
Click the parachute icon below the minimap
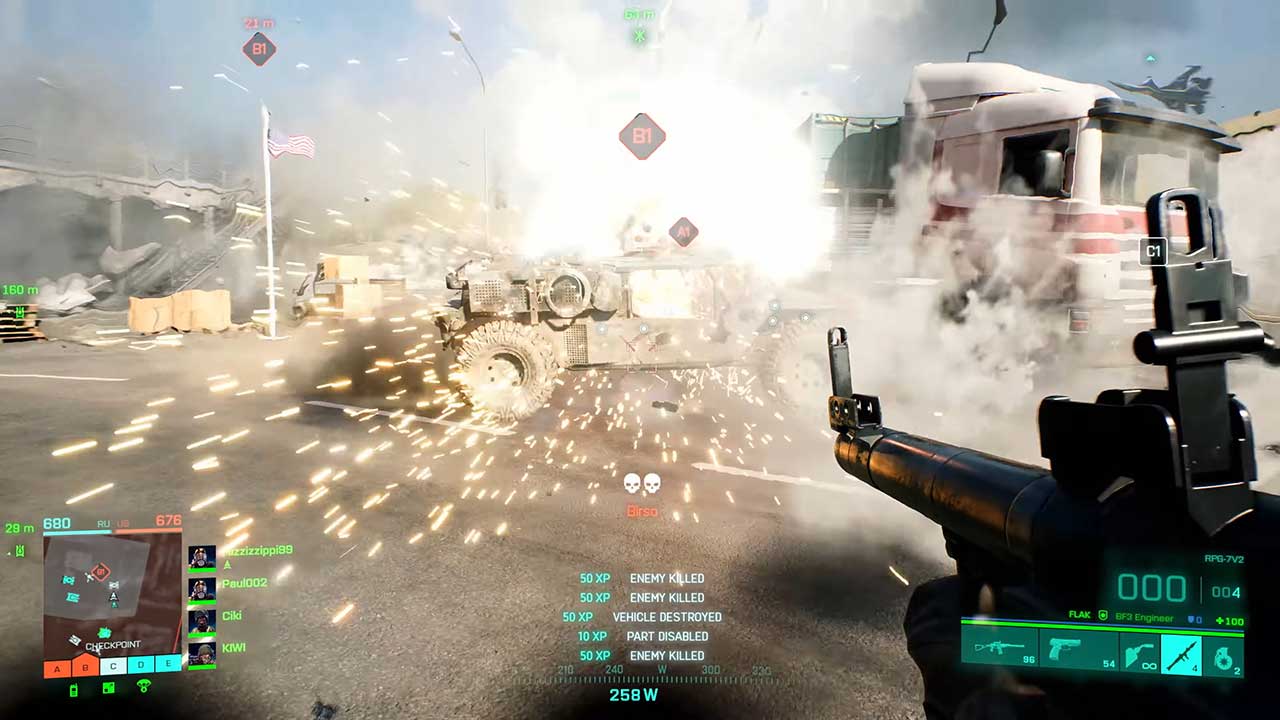coord(144,687)
